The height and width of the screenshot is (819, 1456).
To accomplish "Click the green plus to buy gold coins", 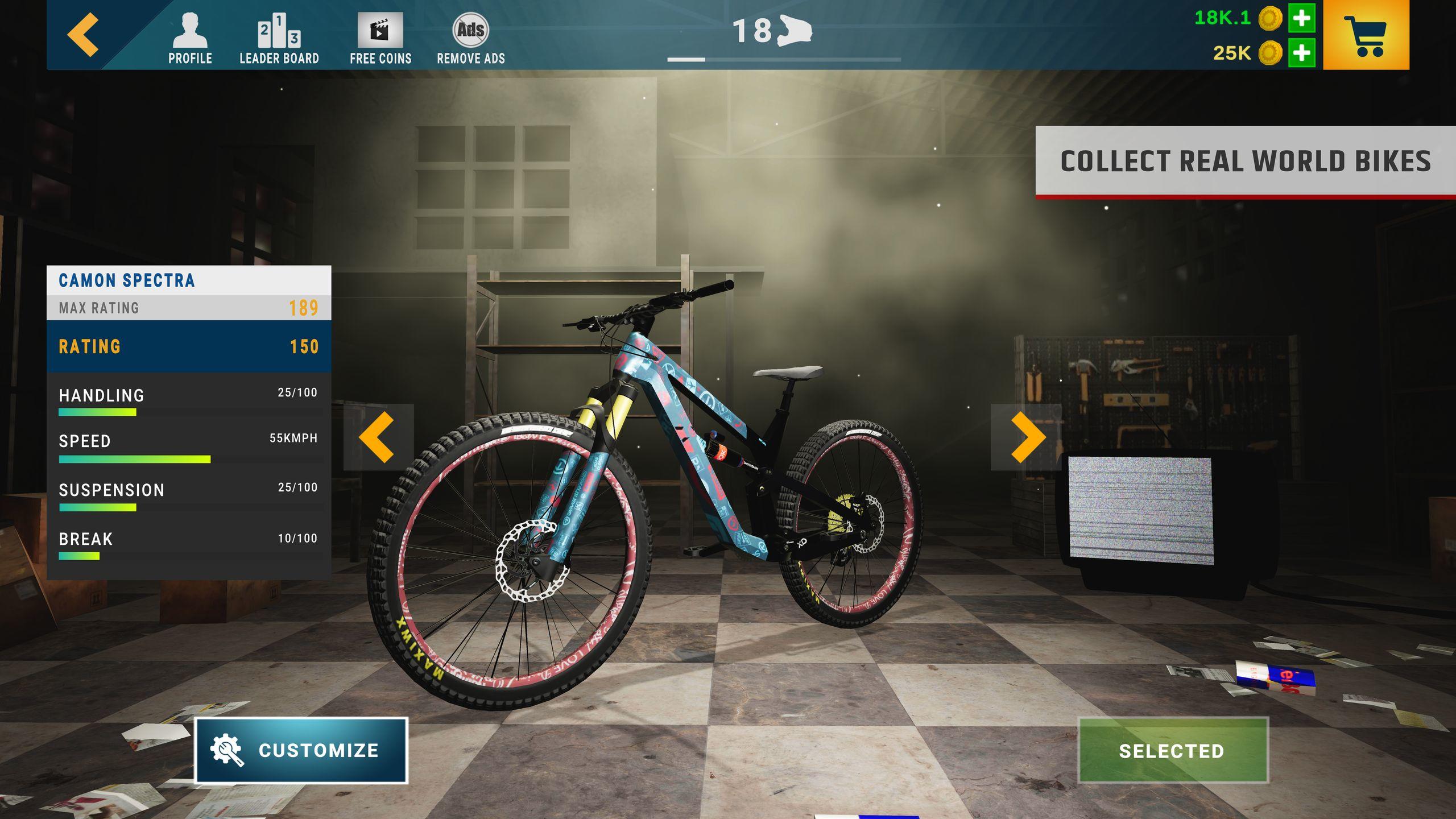I will click(1302, 19).
